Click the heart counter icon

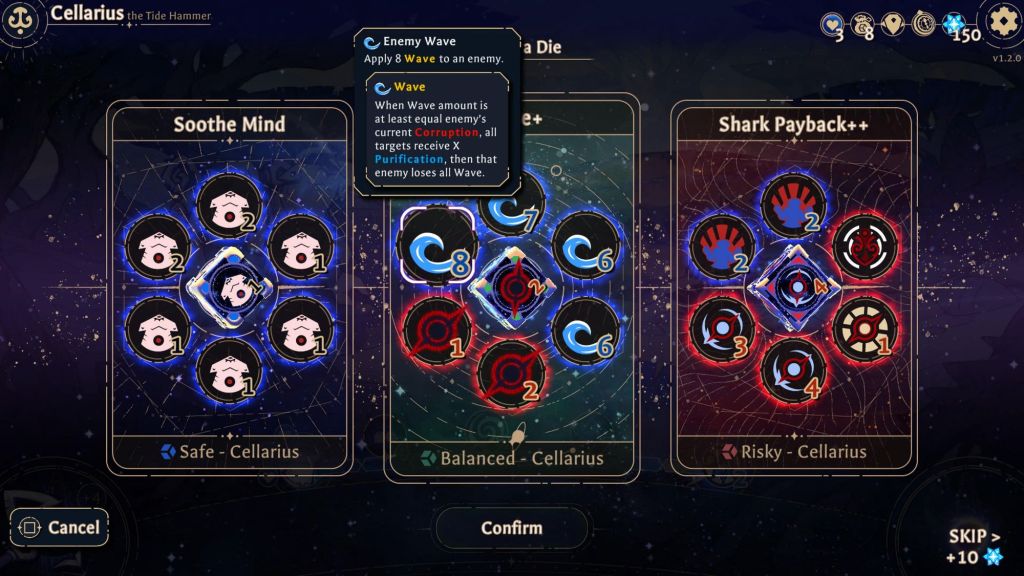(x=832, y=24)
